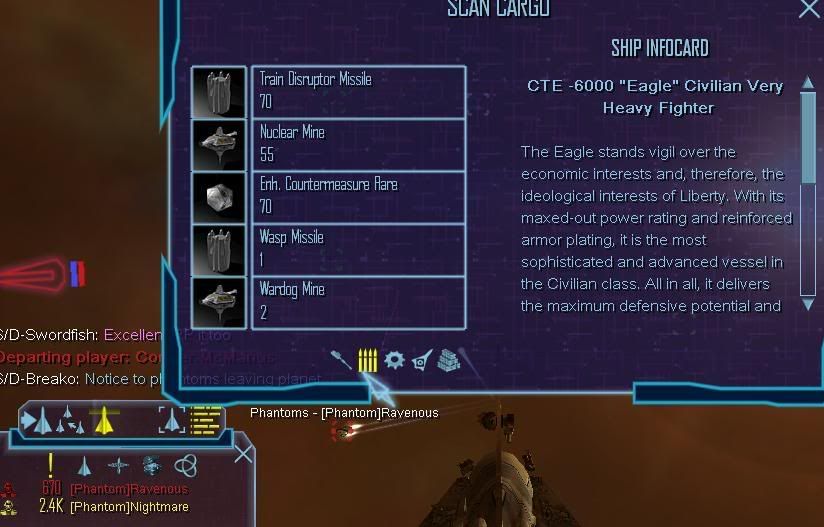Filter contacts by the station icon
Viewport: 824px width, 527px height.
tap(151, 465)
